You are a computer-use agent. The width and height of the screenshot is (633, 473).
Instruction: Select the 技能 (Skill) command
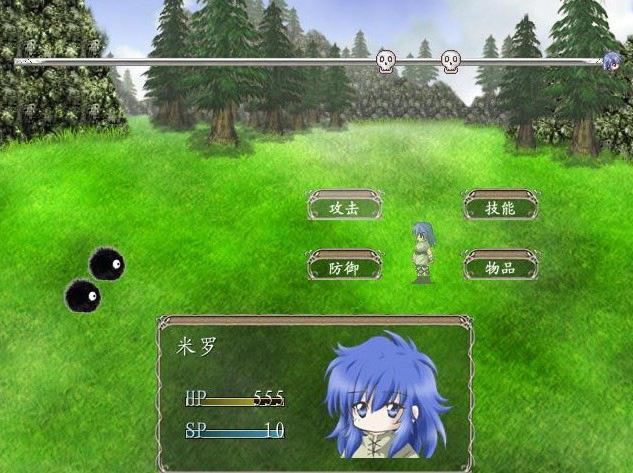[500, 207]
